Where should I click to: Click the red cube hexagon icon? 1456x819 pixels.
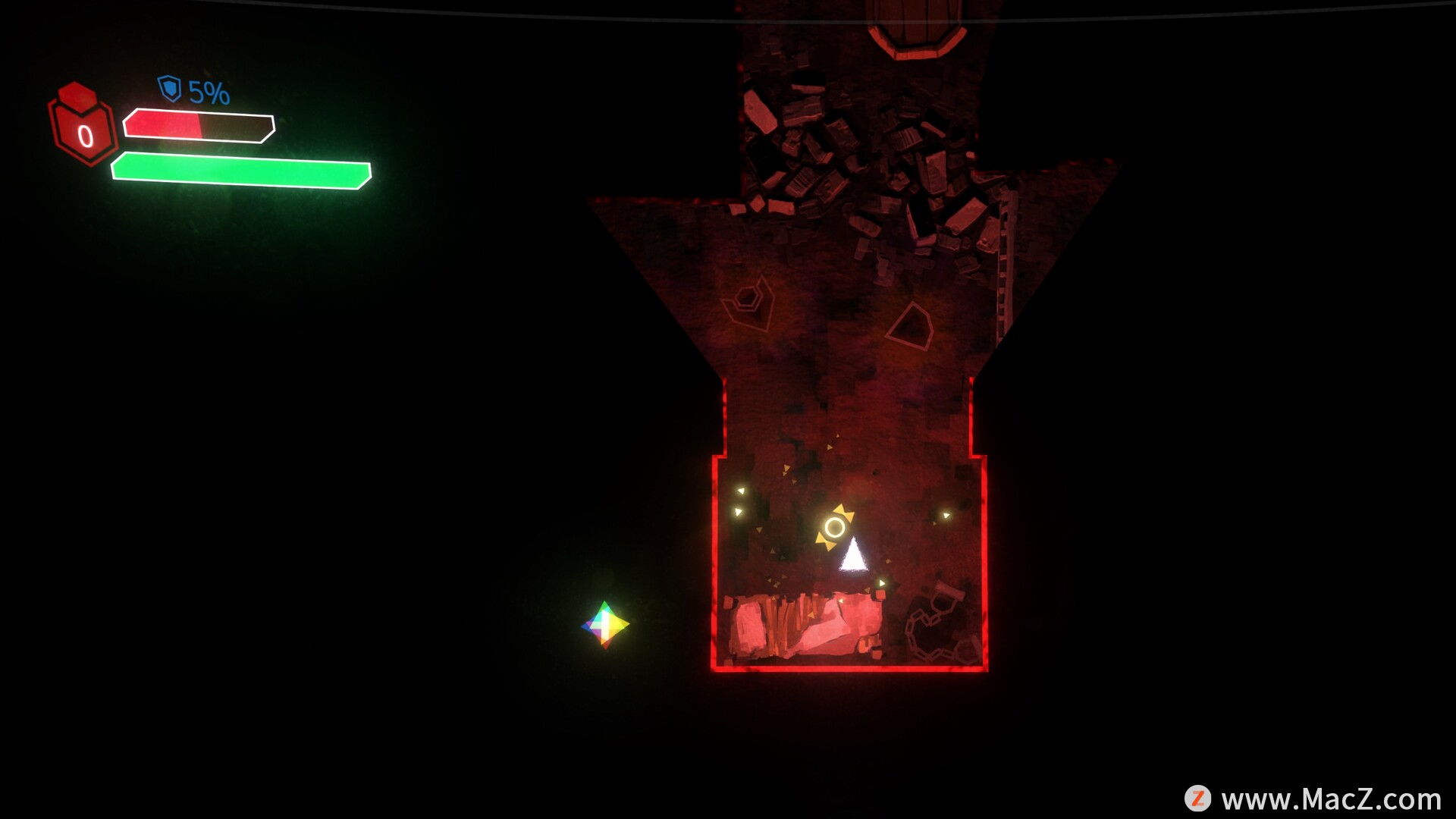(x=83, y=126)
